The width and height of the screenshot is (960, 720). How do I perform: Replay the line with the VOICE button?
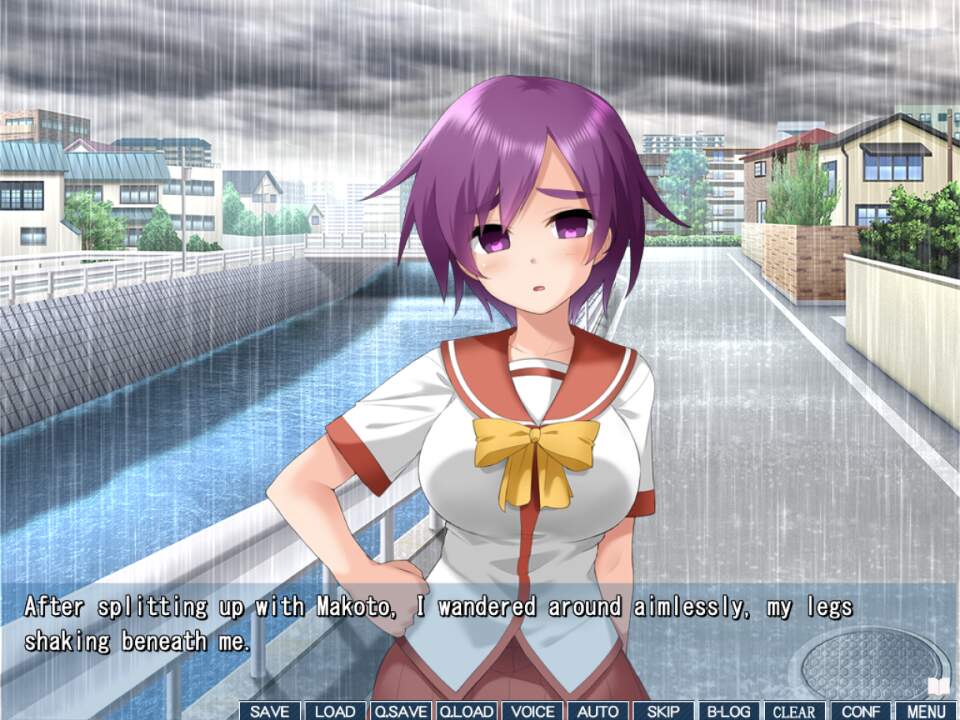coord(532,711)
